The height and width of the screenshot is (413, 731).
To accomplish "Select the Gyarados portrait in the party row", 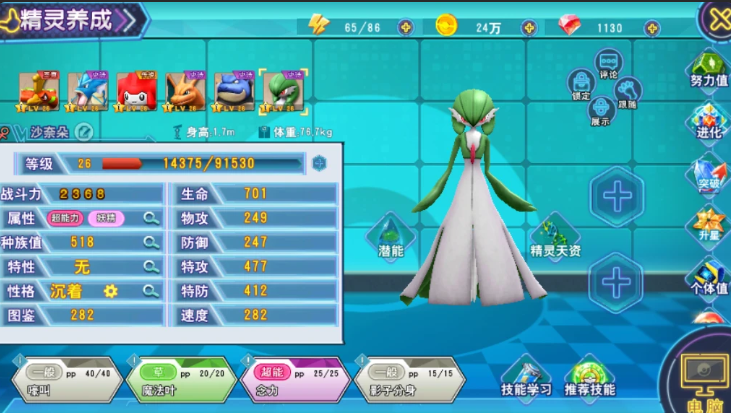I will tap(88, 91).
